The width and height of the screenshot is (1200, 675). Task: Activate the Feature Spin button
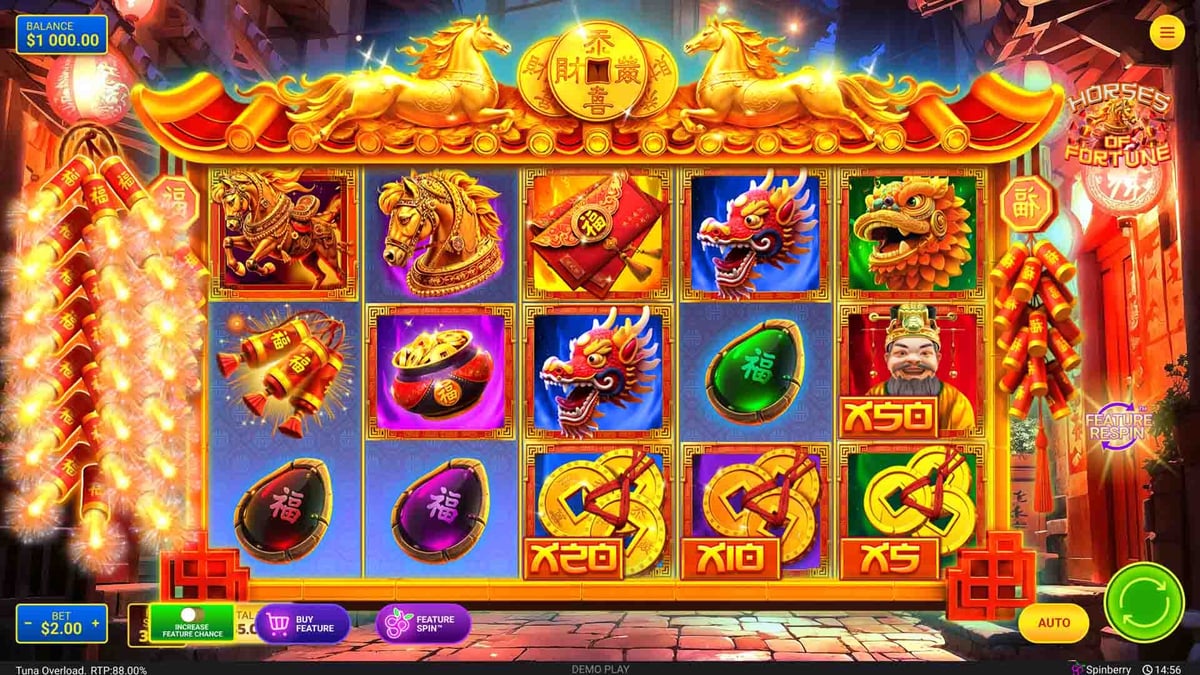[423, 623]
